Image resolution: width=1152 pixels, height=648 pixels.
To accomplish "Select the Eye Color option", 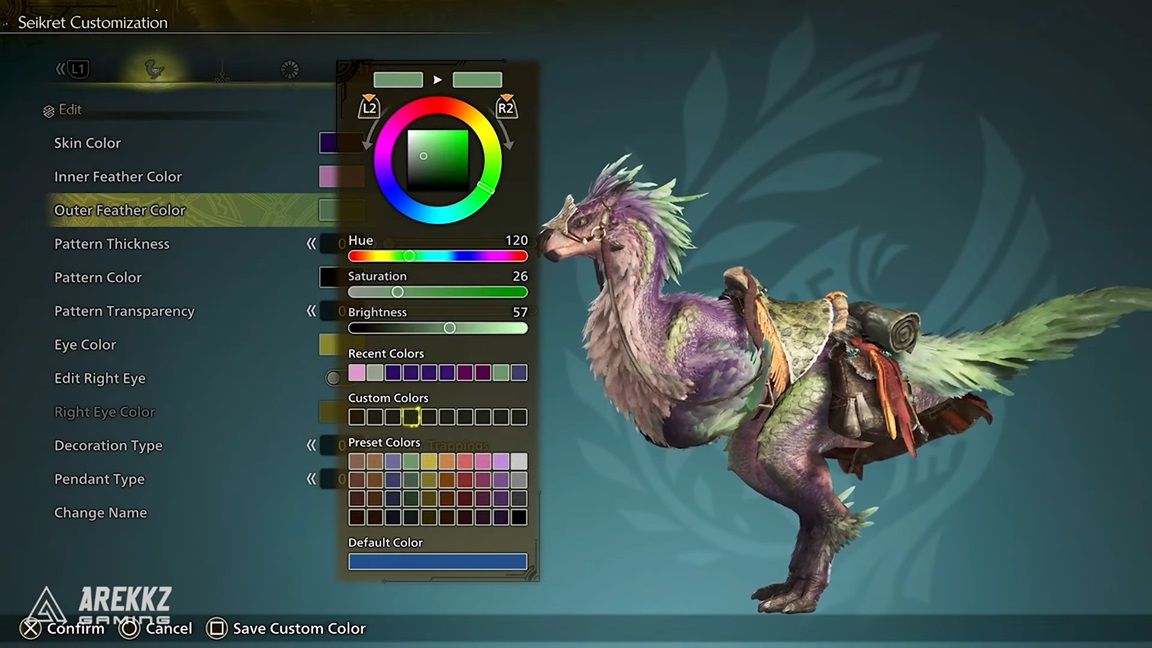I will (x=85, y=345).
